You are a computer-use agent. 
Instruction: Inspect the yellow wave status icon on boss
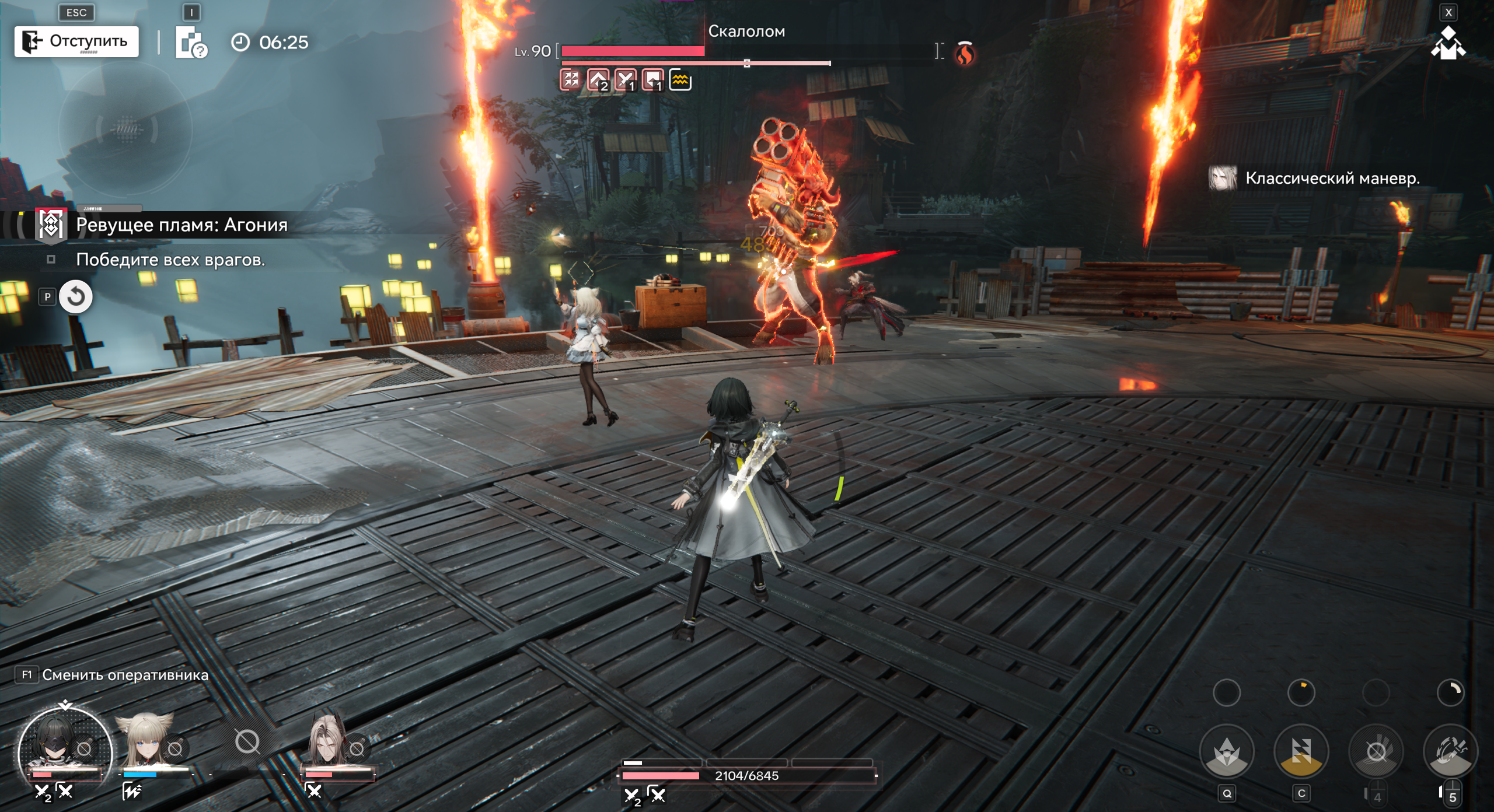(x=680, y=80)
